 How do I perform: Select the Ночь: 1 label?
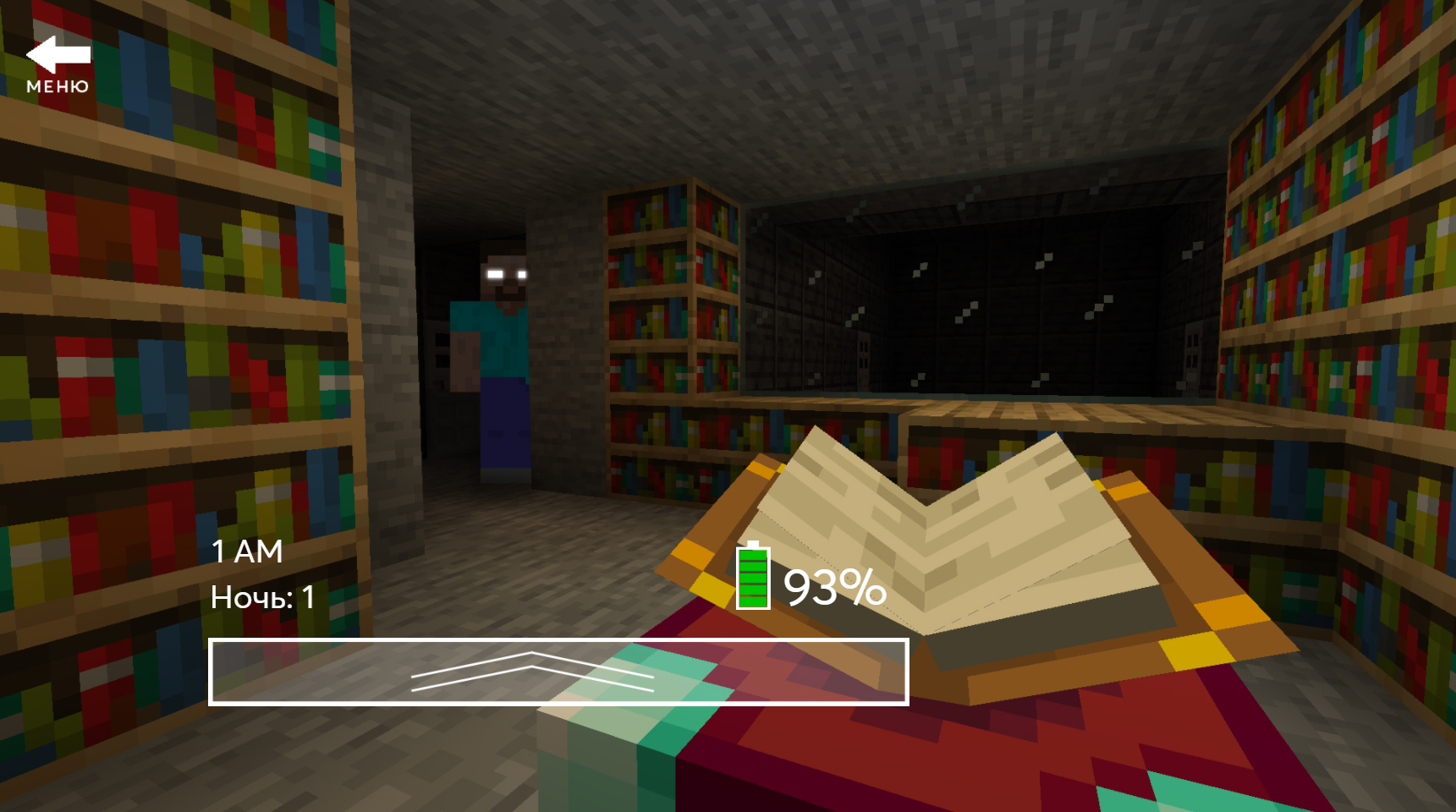[261, 597]
